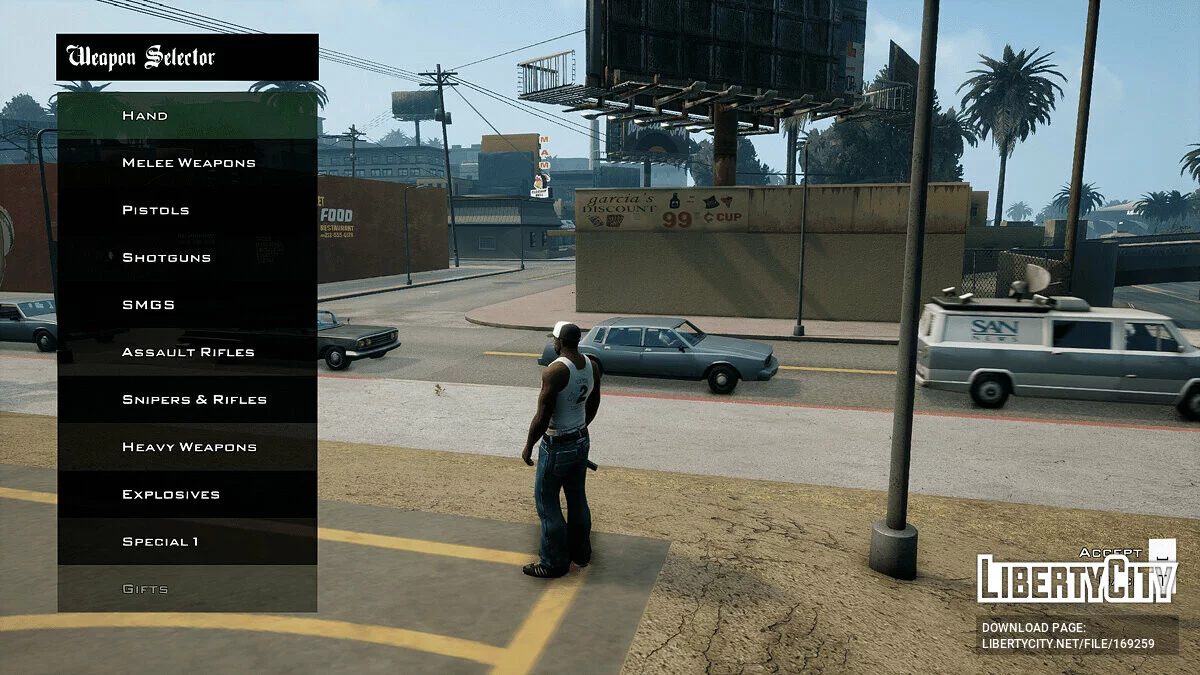
Task: Open the Shotguns category
Action: point(187,258)
